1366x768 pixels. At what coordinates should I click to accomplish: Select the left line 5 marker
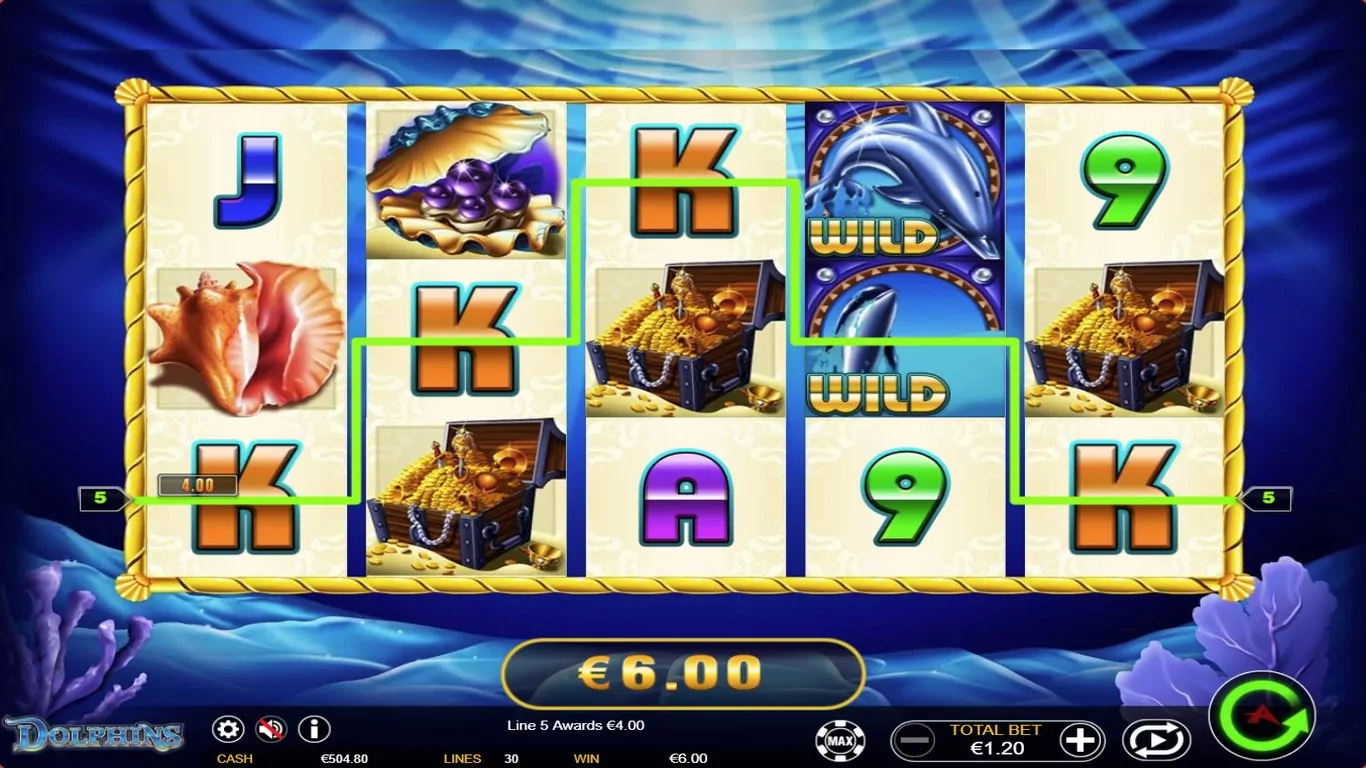click(103, 498)
